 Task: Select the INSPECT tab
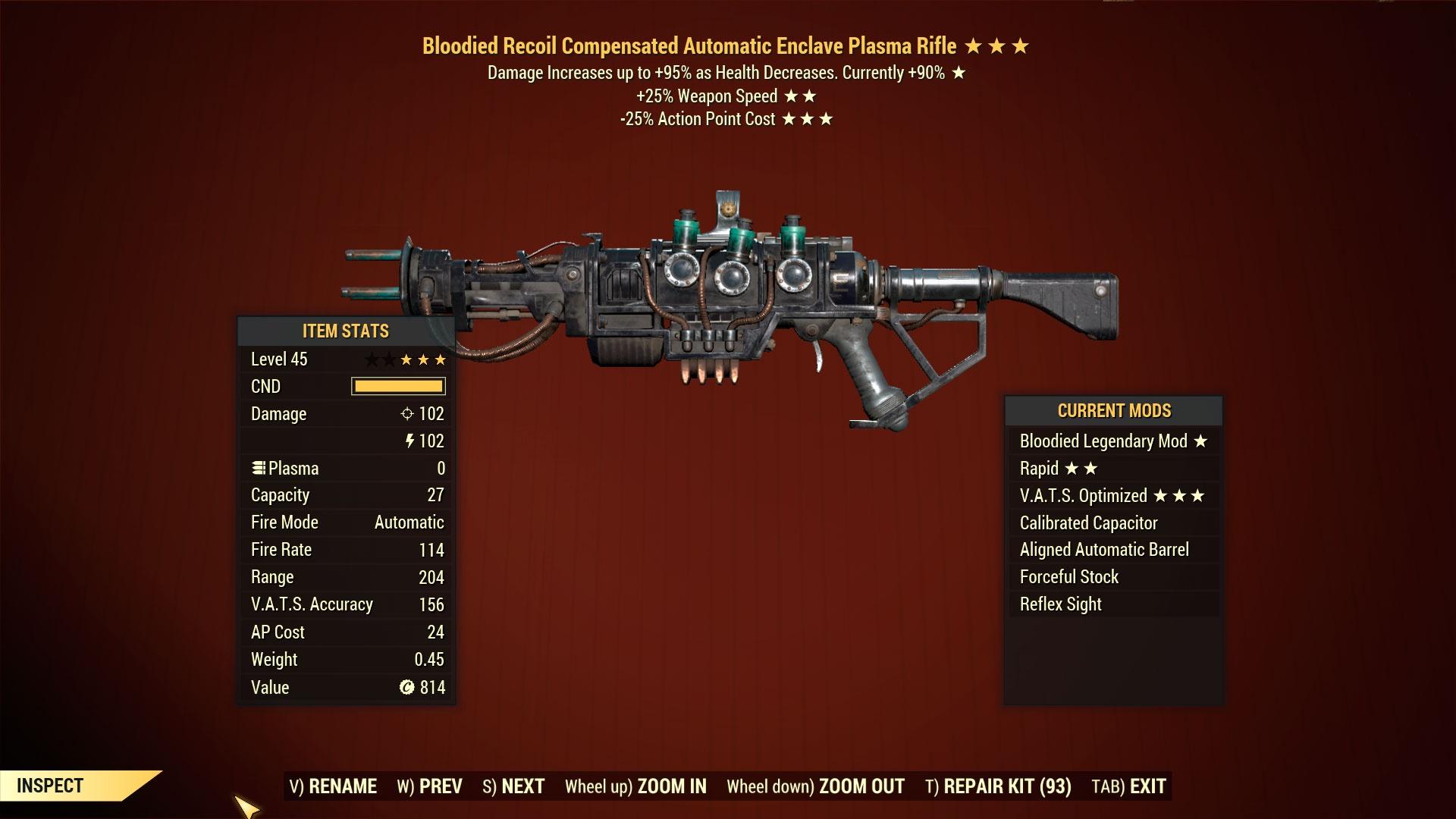(48, 786)
